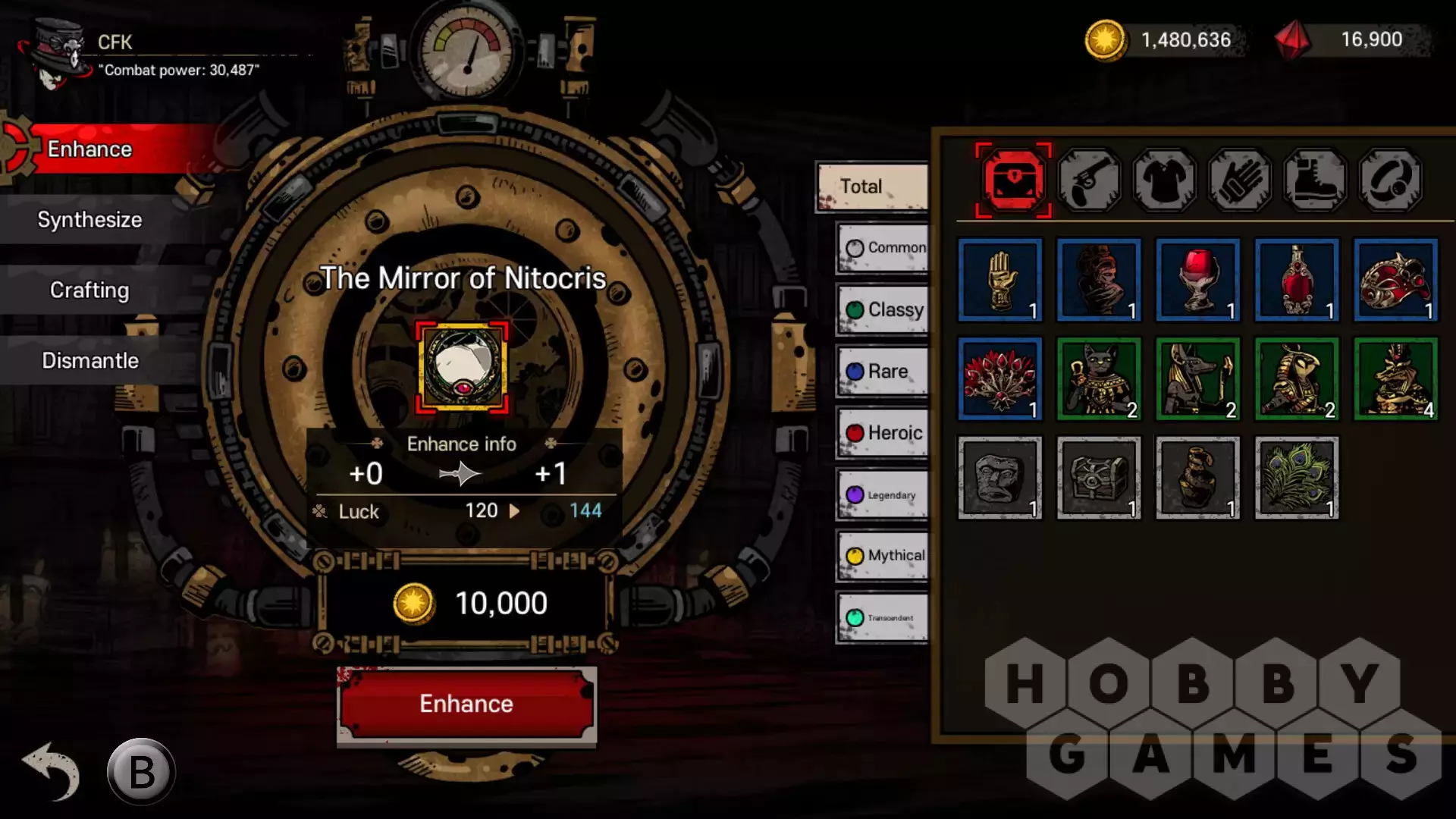Filter items by Mythical rarity

pyautogui.click(x=883, y=556)
